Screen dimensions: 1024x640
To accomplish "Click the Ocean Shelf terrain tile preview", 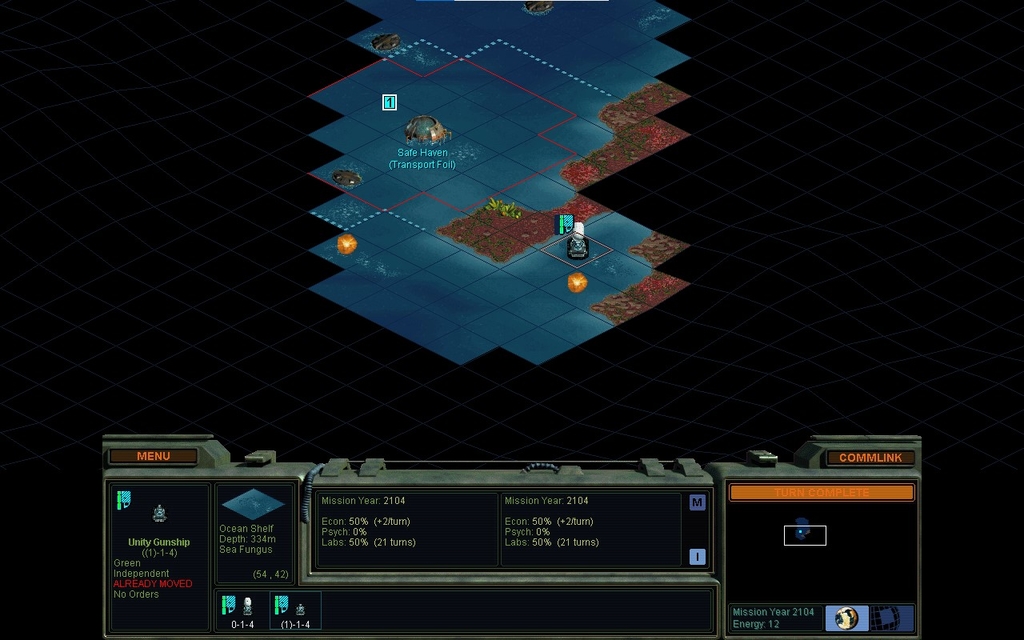I will pos(252,504).
